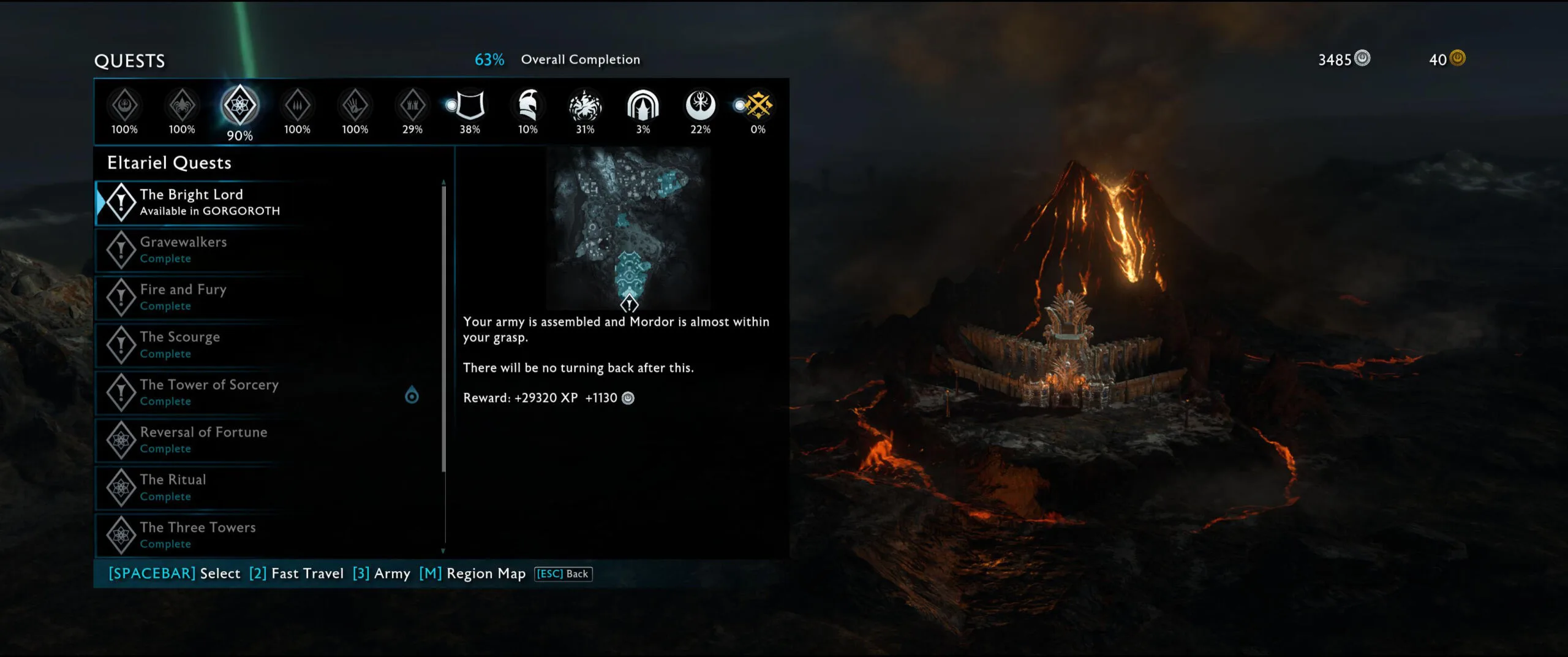Viewport: 1568px width, 657px height.
Task: Open the hand icon quest tab
Action: pos(355,107)
